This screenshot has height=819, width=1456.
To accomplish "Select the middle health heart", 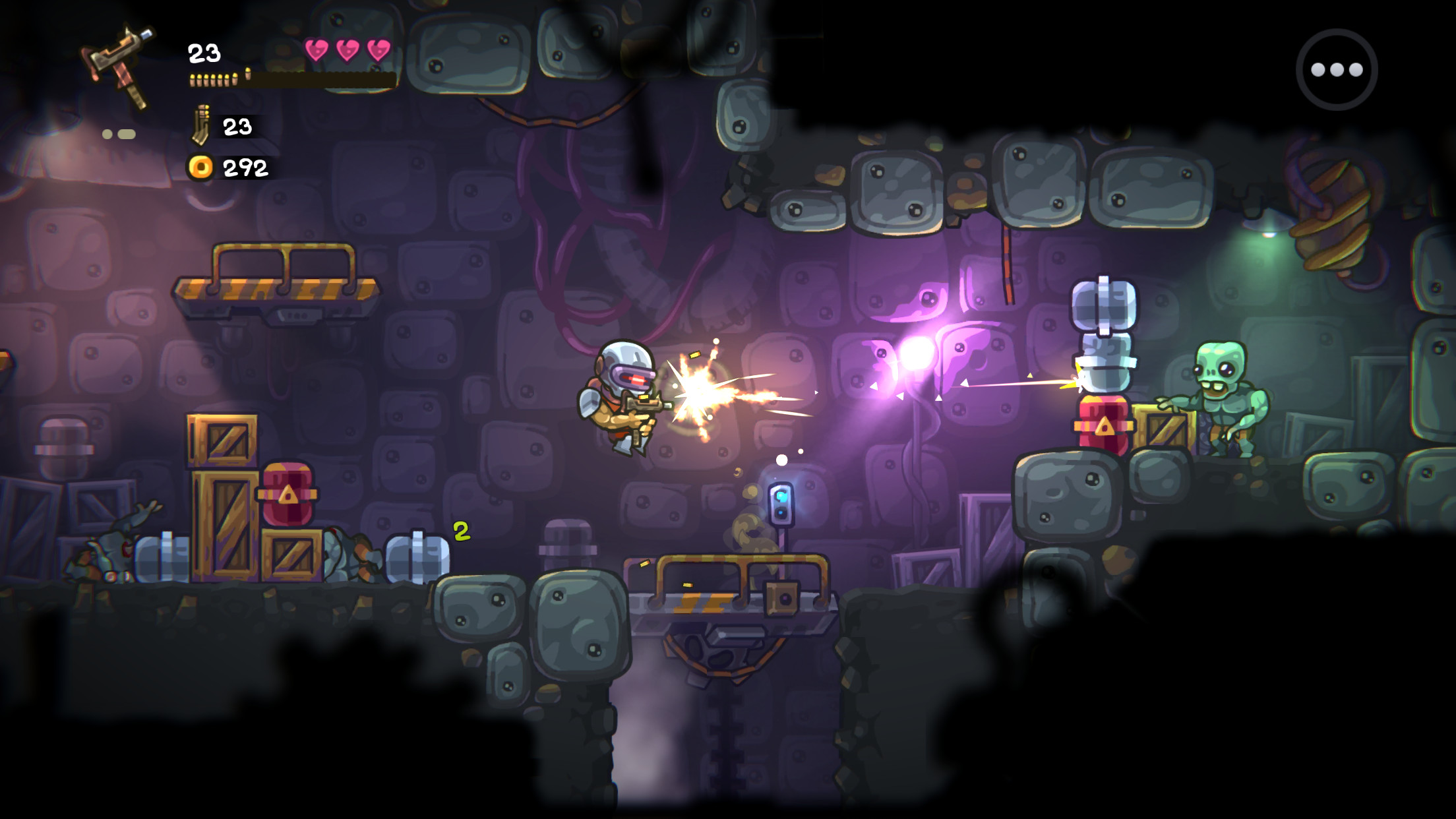I will [x=347, y=47].
